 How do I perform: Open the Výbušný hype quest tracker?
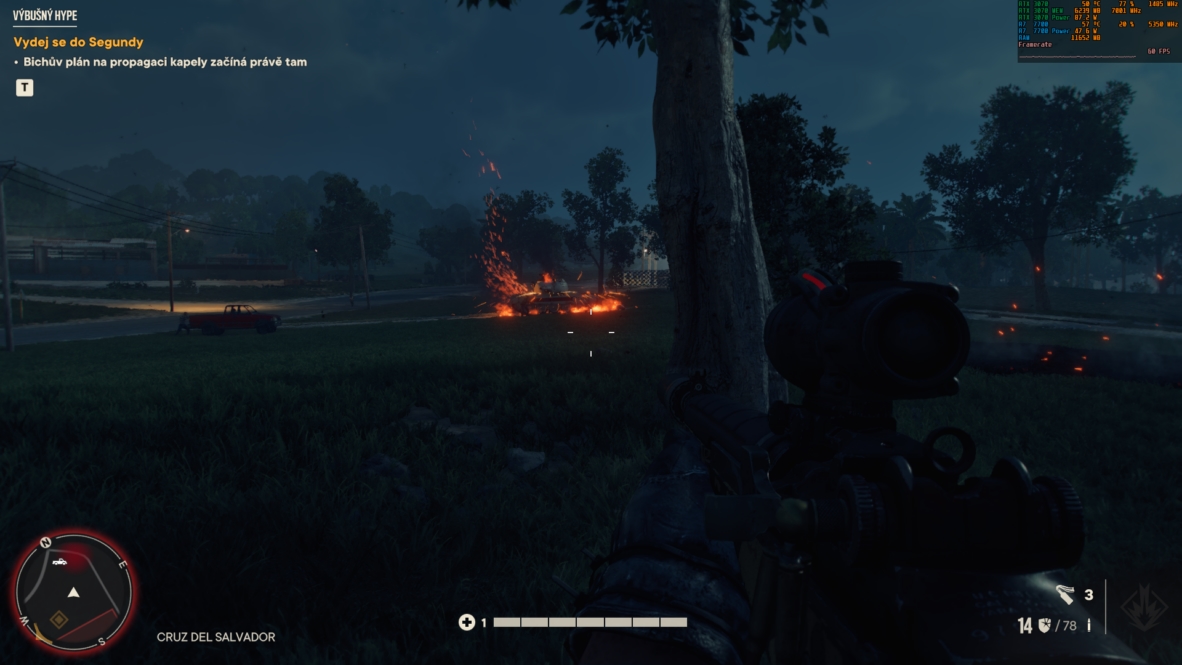pyautogui.click(x=45, y=16)
